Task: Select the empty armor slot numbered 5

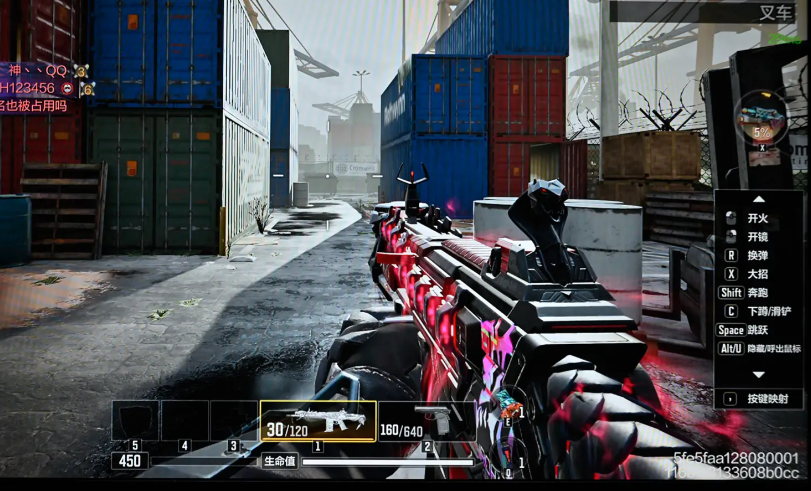Action: pos(135,421)
